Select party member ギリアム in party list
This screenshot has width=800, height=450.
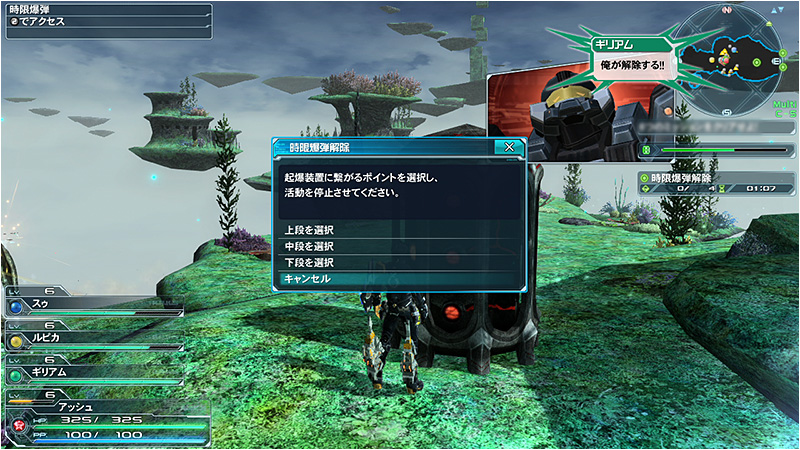tap(95, 372)
